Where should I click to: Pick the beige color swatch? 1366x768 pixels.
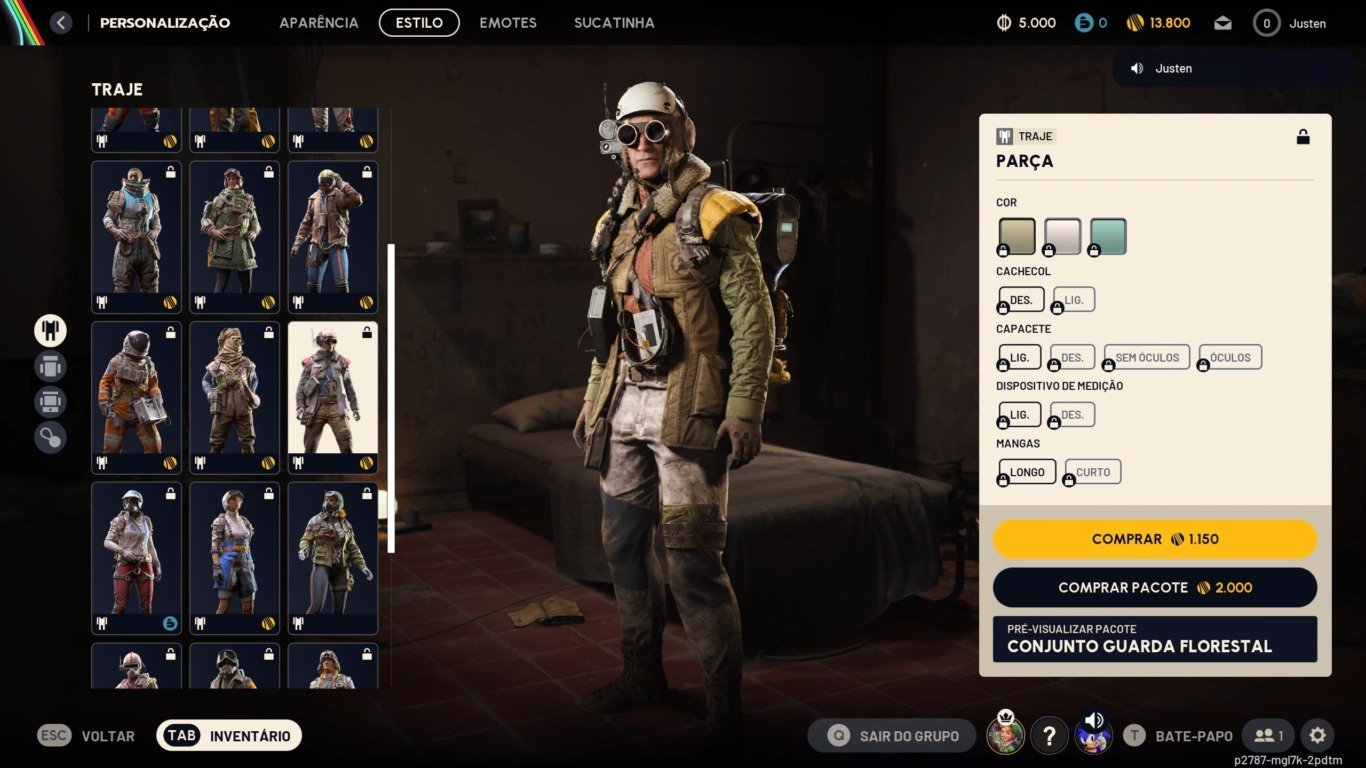1017,236
